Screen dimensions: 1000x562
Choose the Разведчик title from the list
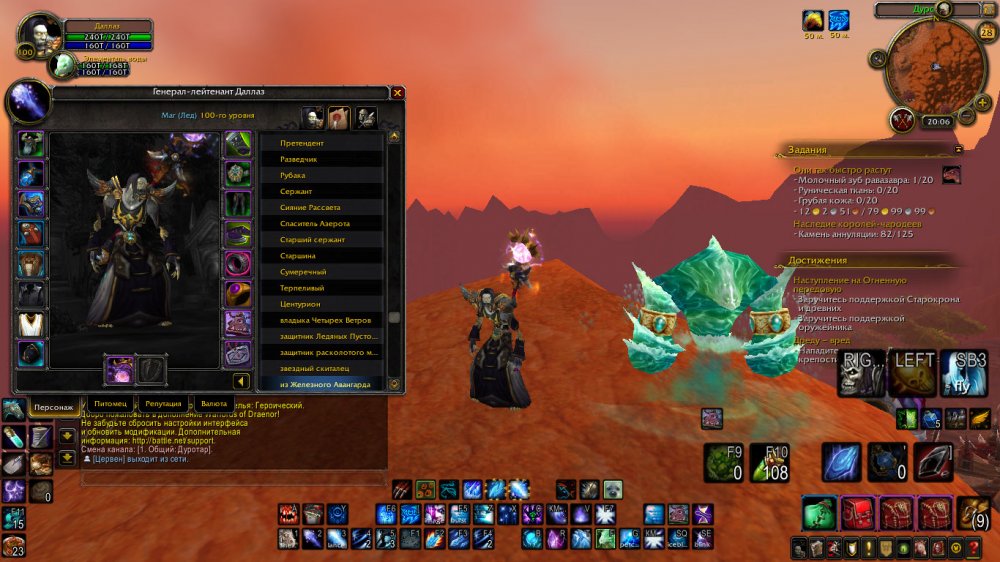tap(322, 159)
